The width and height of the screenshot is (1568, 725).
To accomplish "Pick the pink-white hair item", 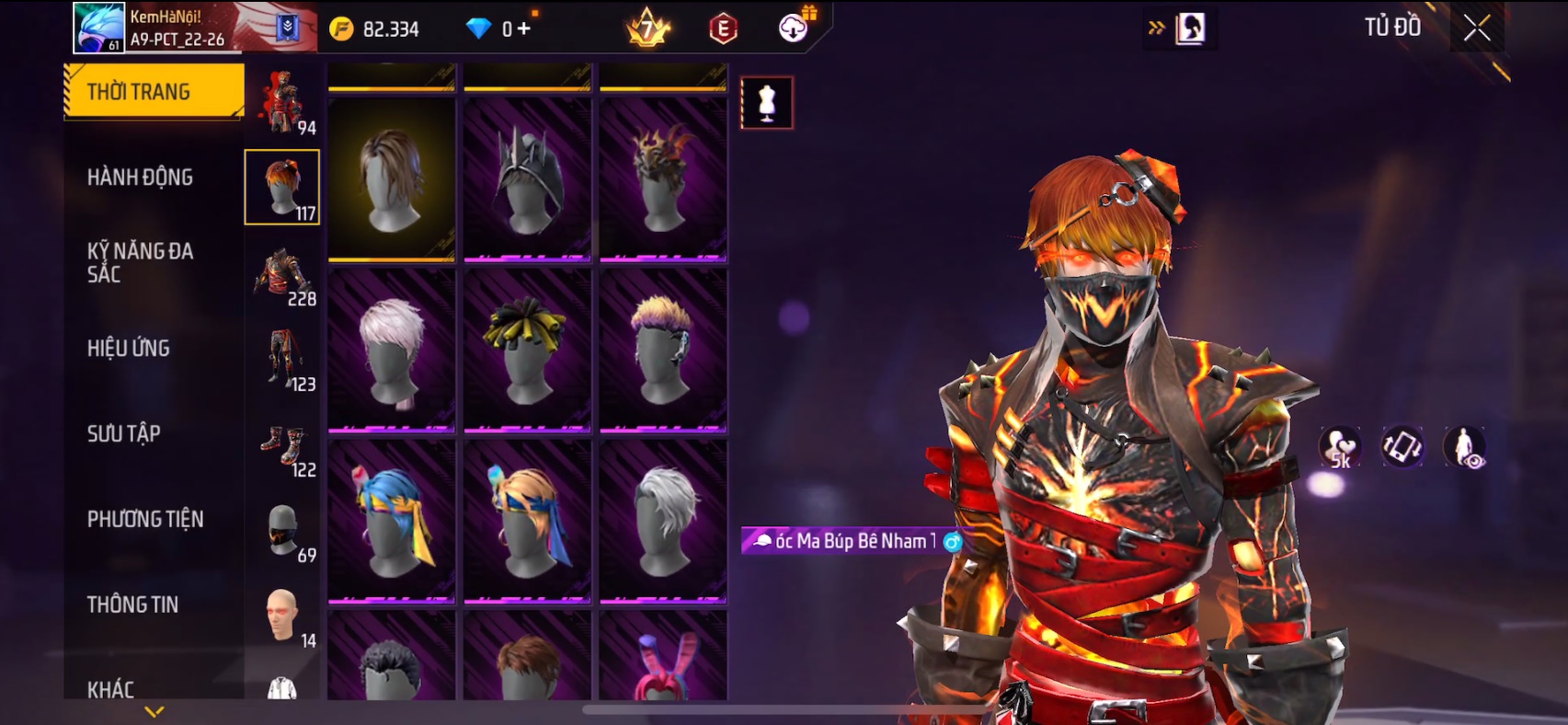I will pos(392,351).
